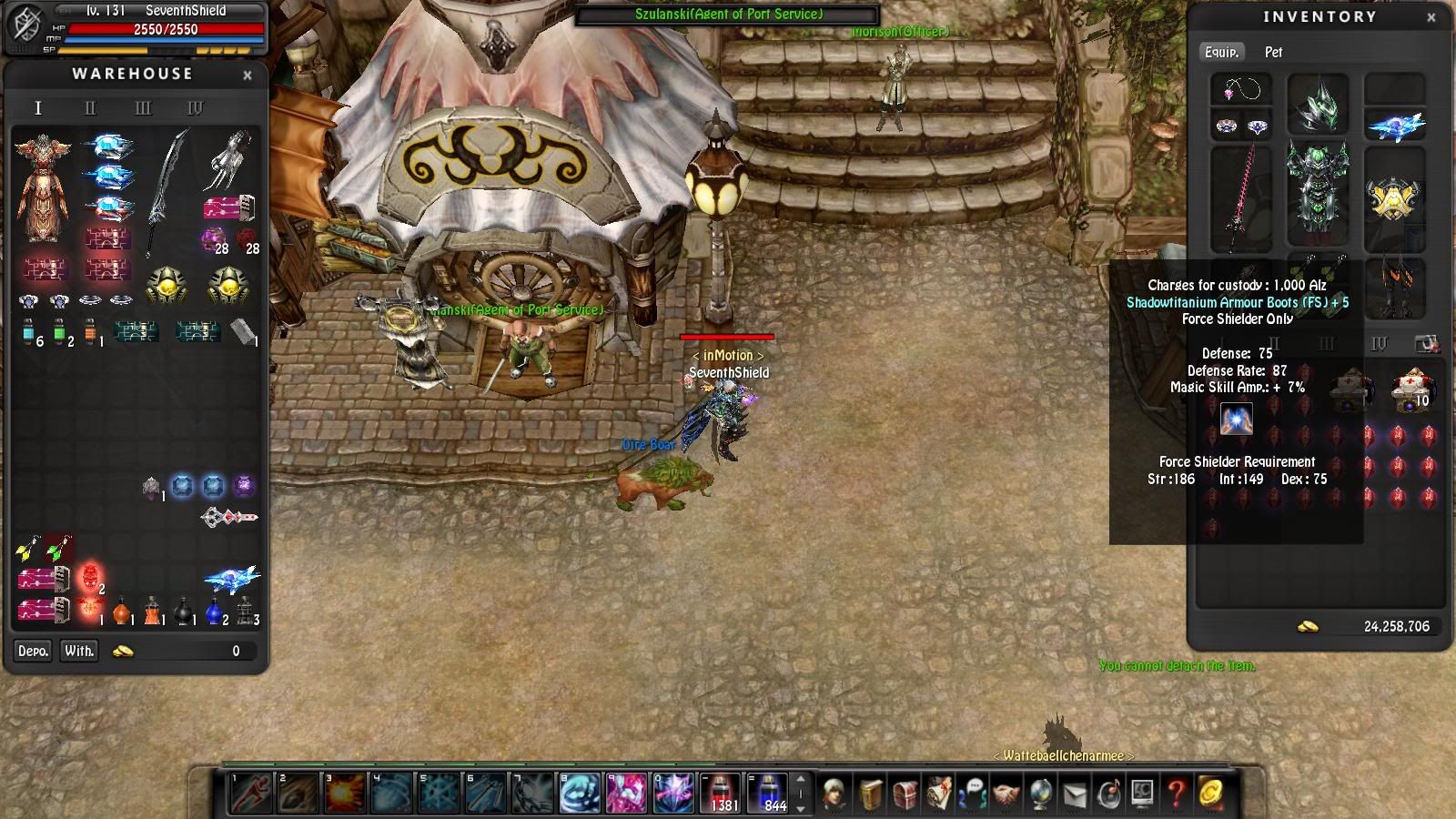This screenshot has height=819, width=1456.
Task: Switch to warehouse tab II
Action: pos(90,108)
